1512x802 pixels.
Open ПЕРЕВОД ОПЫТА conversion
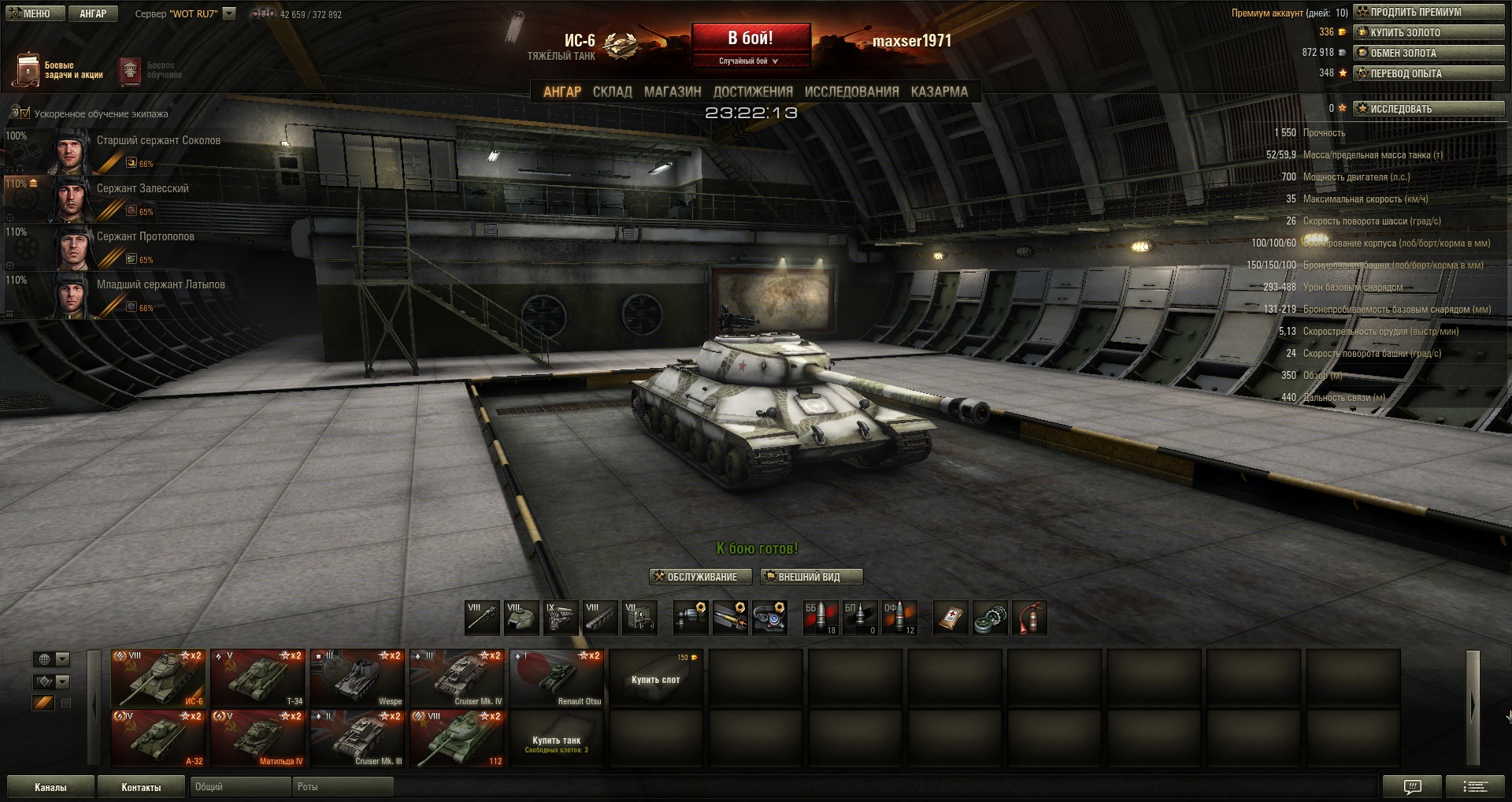tap(1429, 73)
